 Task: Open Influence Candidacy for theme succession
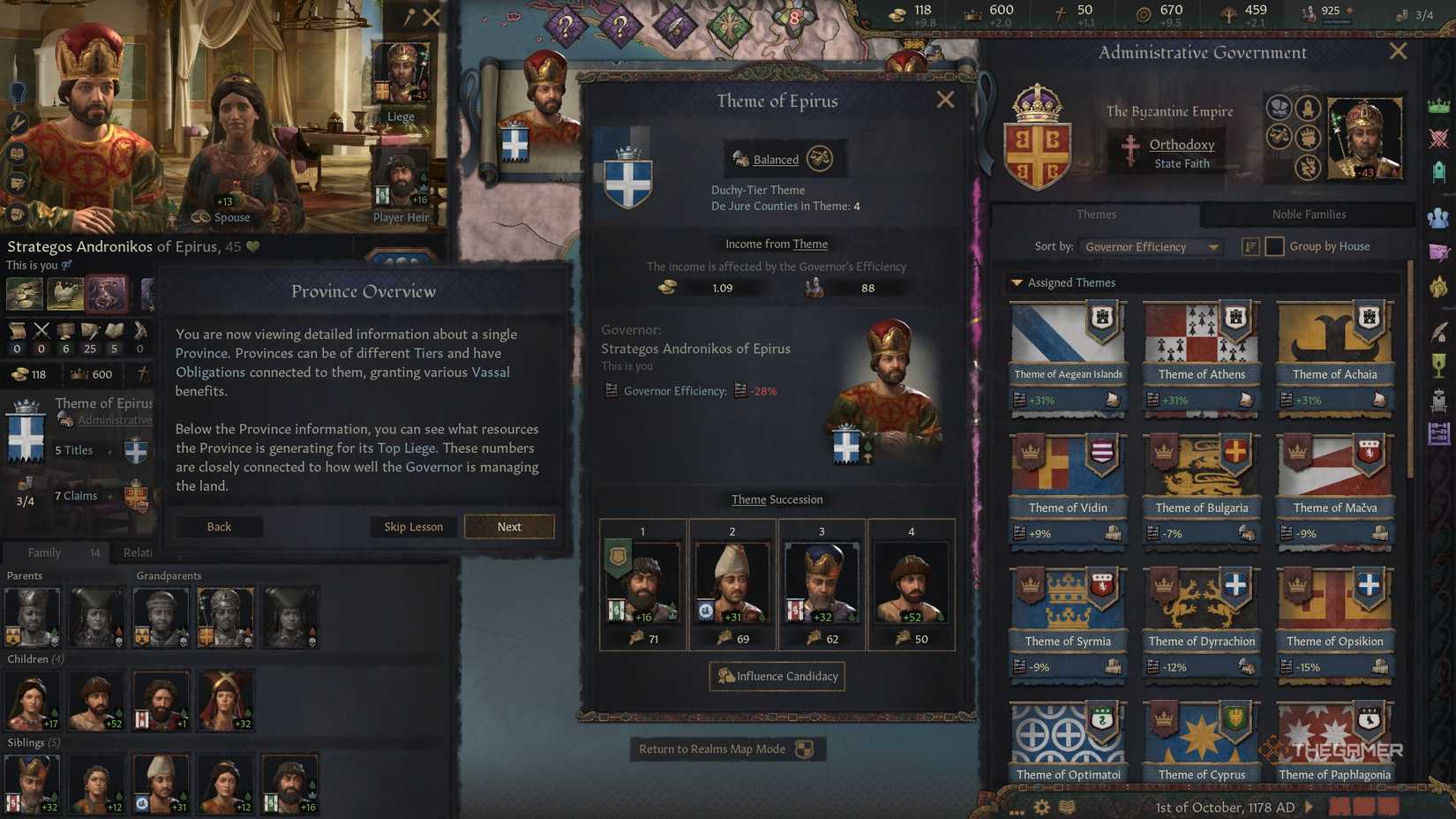point(777,676)
